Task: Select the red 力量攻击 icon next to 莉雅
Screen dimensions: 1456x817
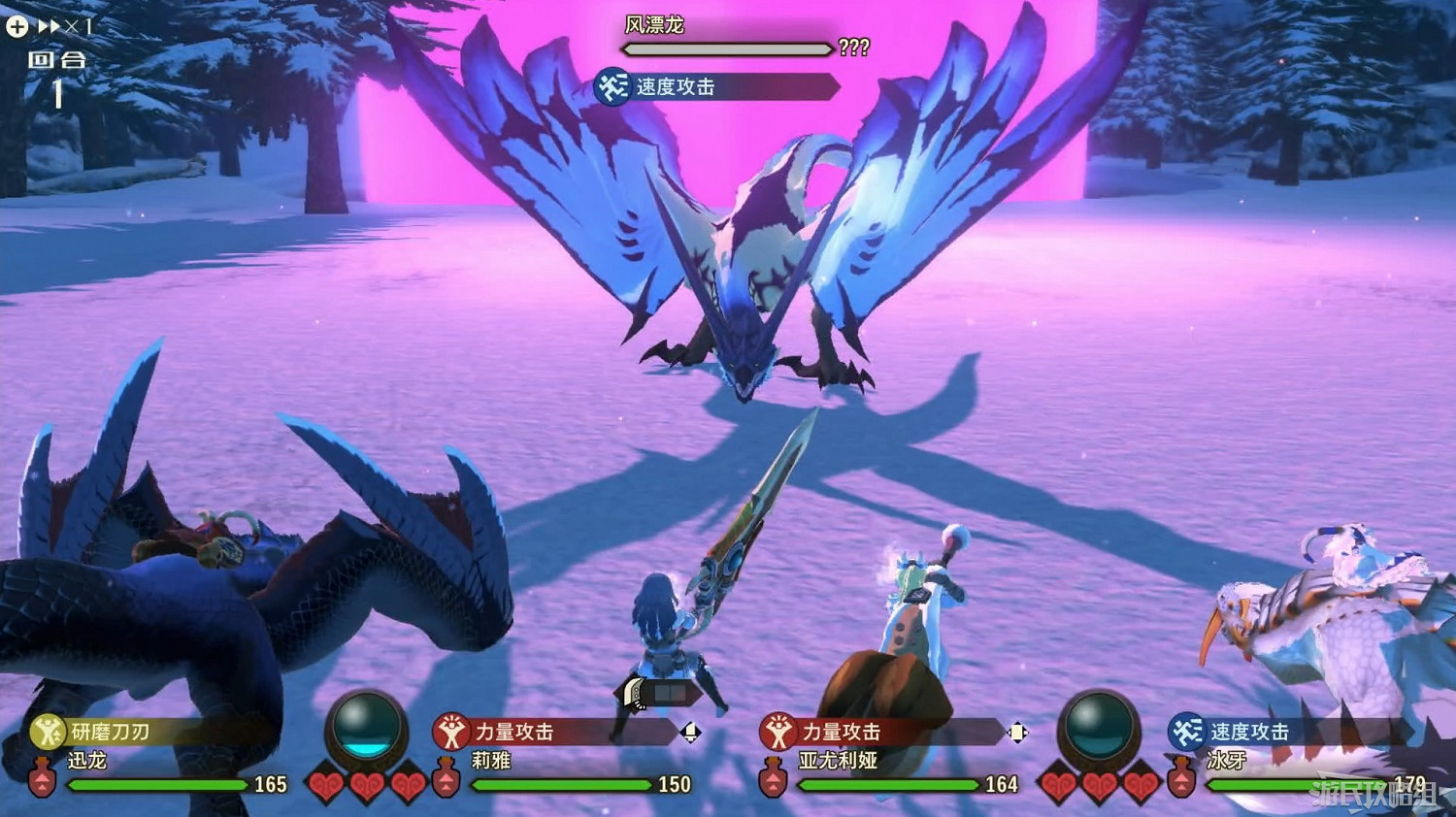Action: point(452,734)
